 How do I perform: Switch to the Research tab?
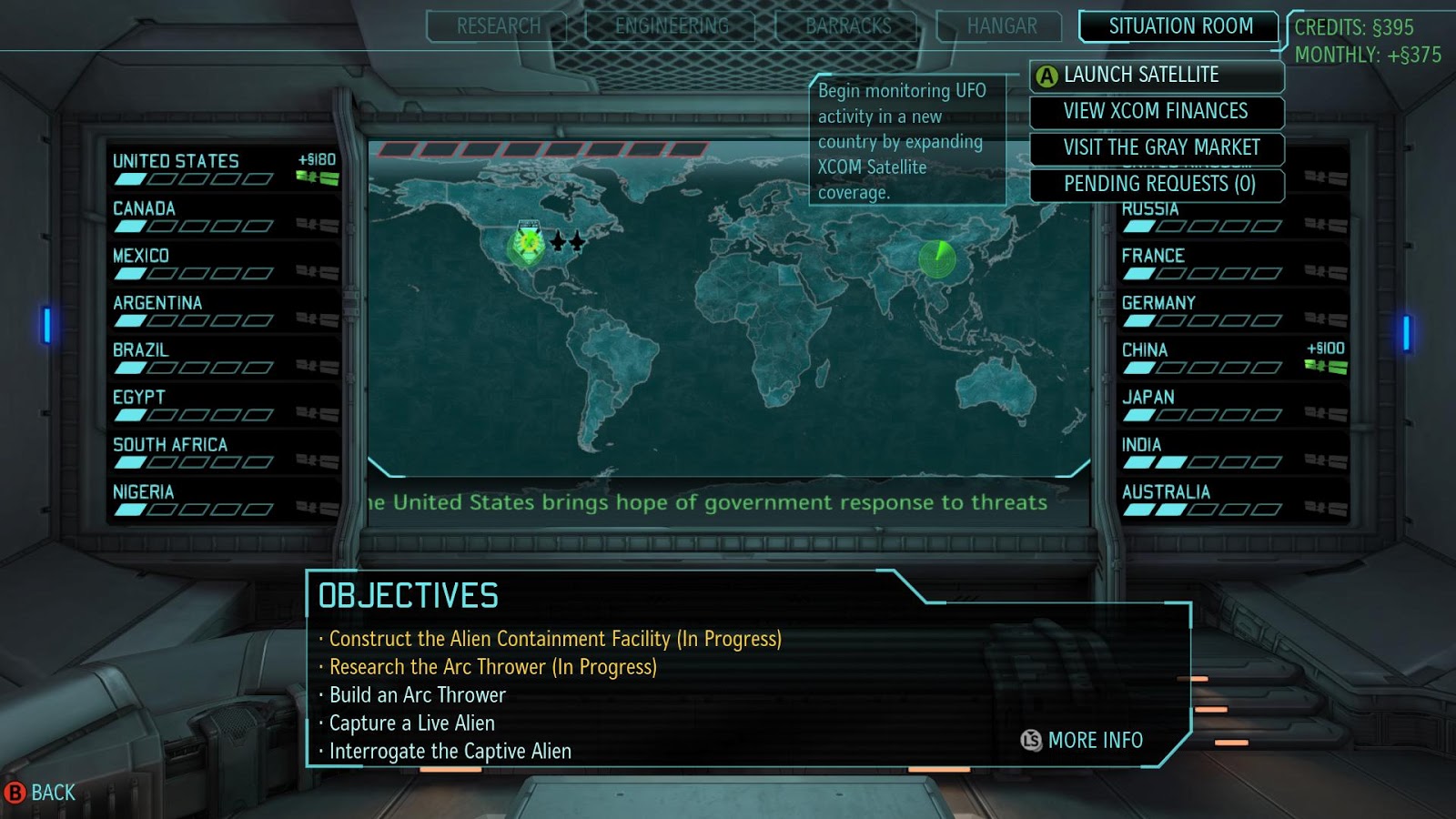point(499,25)
